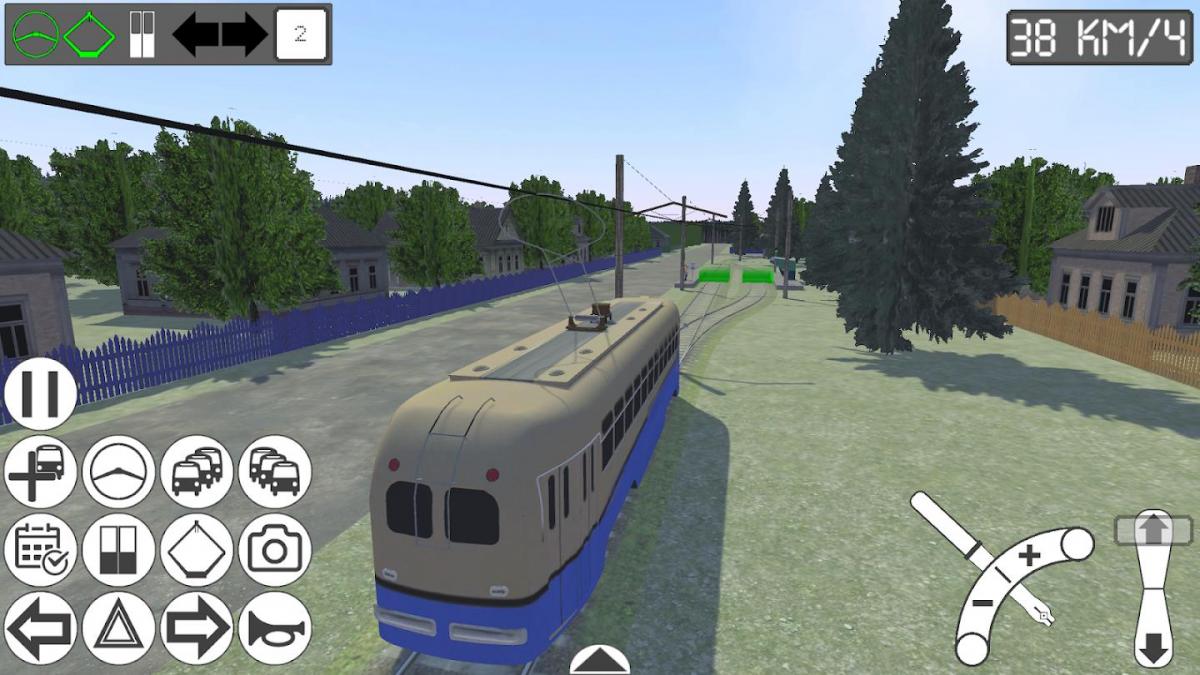Turn on the hazard triangle lights
Viewport: 1200px width, 675px height.
tap(118, 627)
